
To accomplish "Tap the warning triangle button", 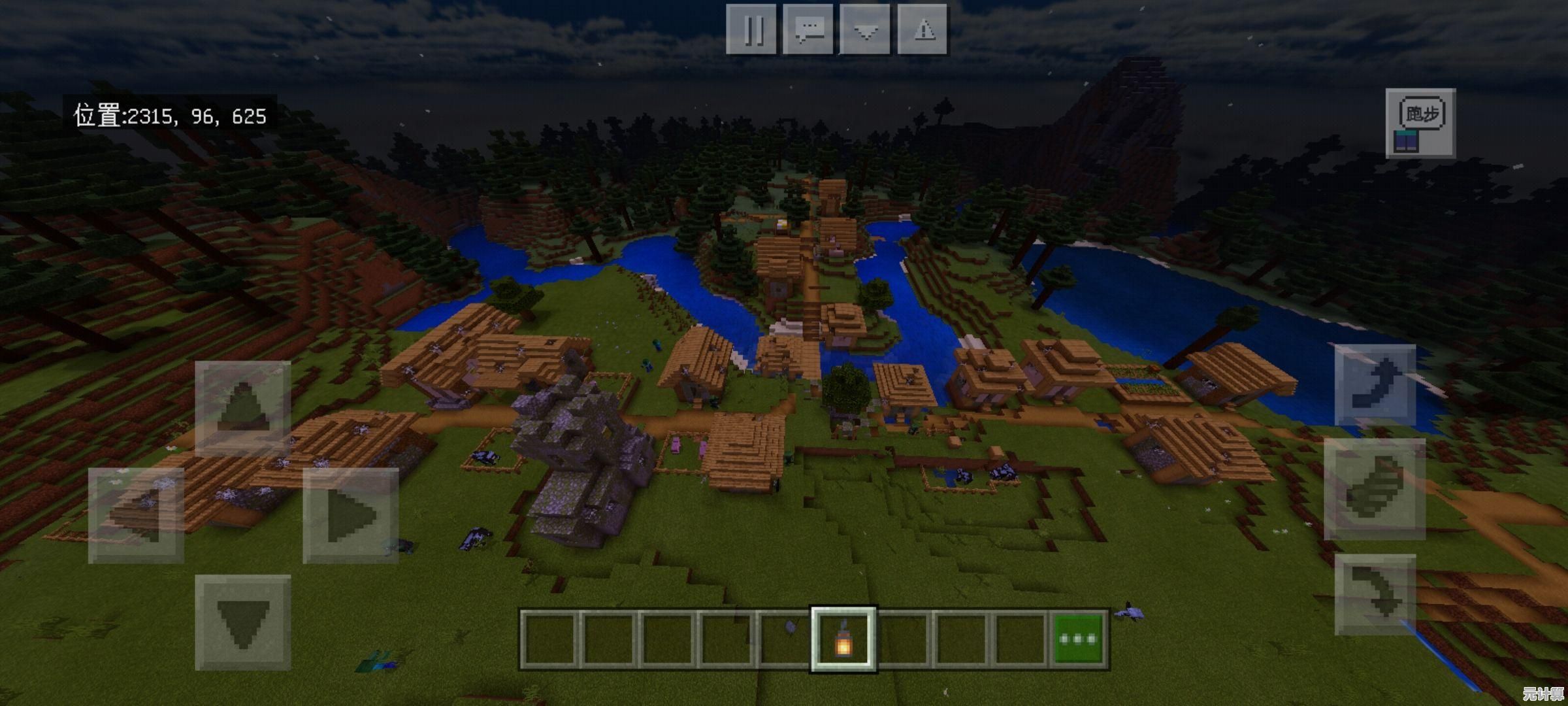I will [923, 29].
